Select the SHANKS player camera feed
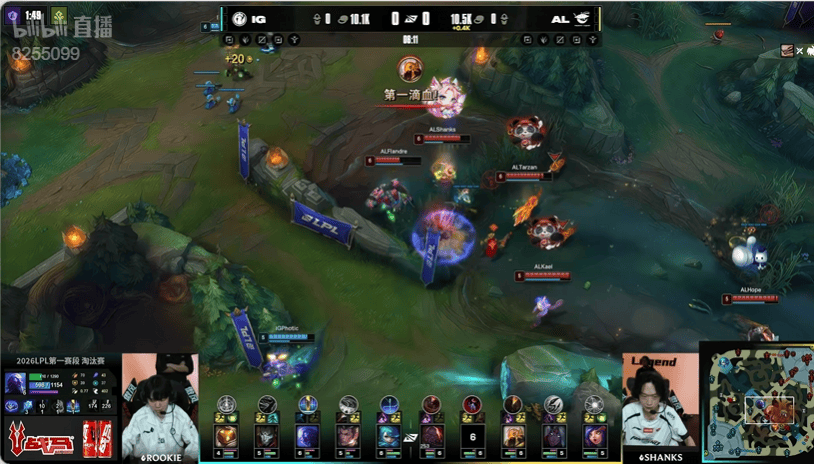Image resolution: width=814 pixels, height=464 pixels. [659, 402]
